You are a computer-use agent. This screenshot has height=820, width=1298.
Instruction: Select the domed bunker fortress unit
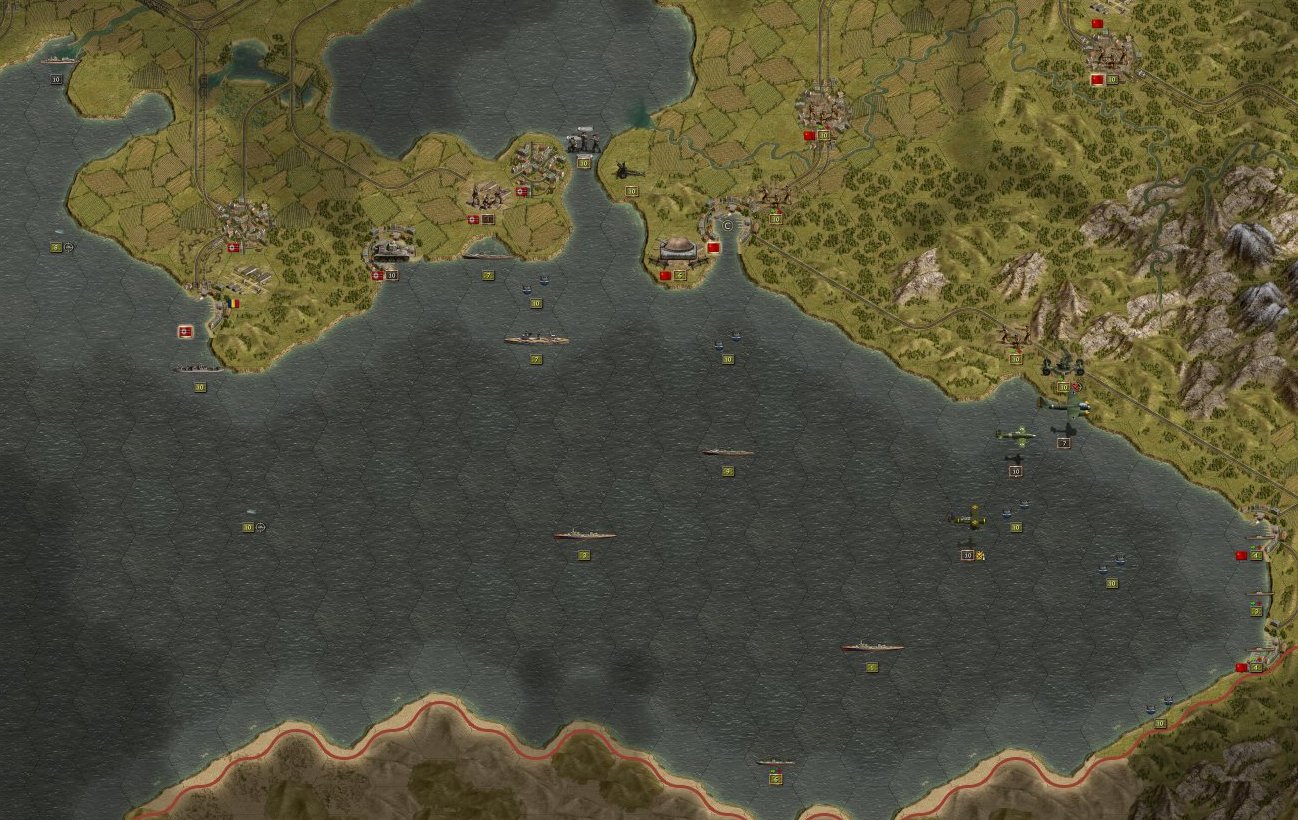point(678,248)
